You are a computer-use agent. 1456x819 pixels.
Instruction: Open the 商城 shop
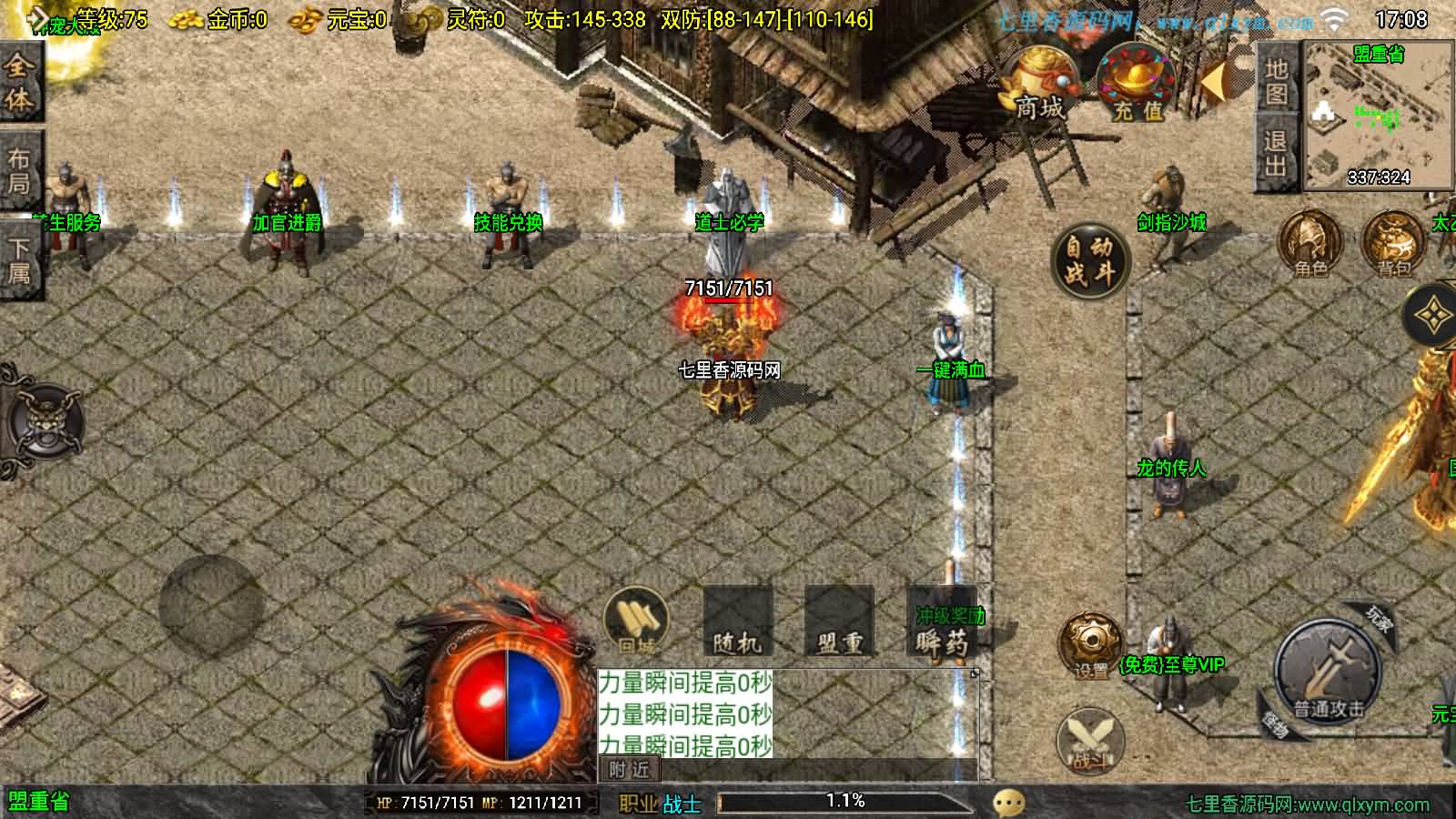(1038, 85)
